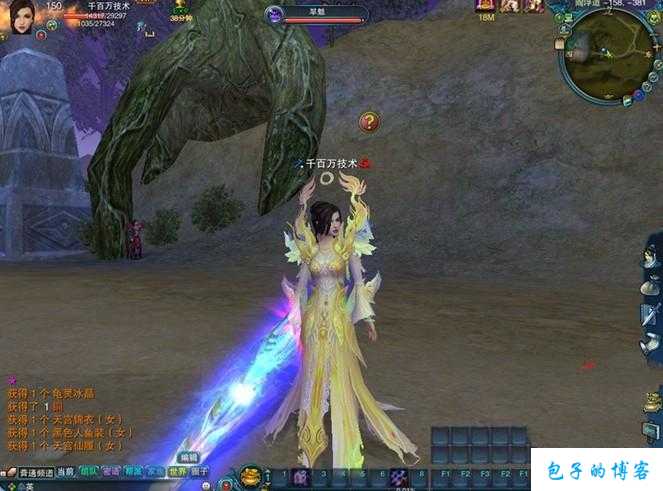
Task: Click the 普通频道 channel selector
Action: [x=30, y=472]
